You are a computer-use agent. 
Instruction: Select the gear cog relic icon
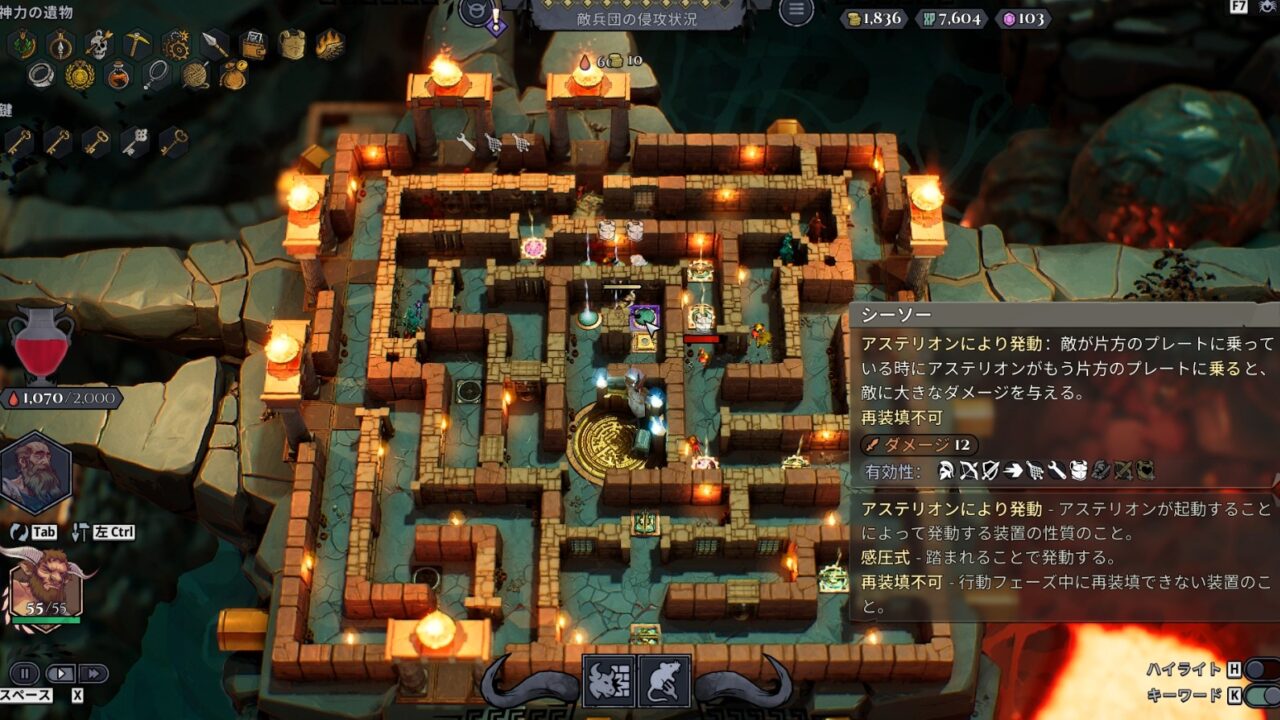coord(176,44)
